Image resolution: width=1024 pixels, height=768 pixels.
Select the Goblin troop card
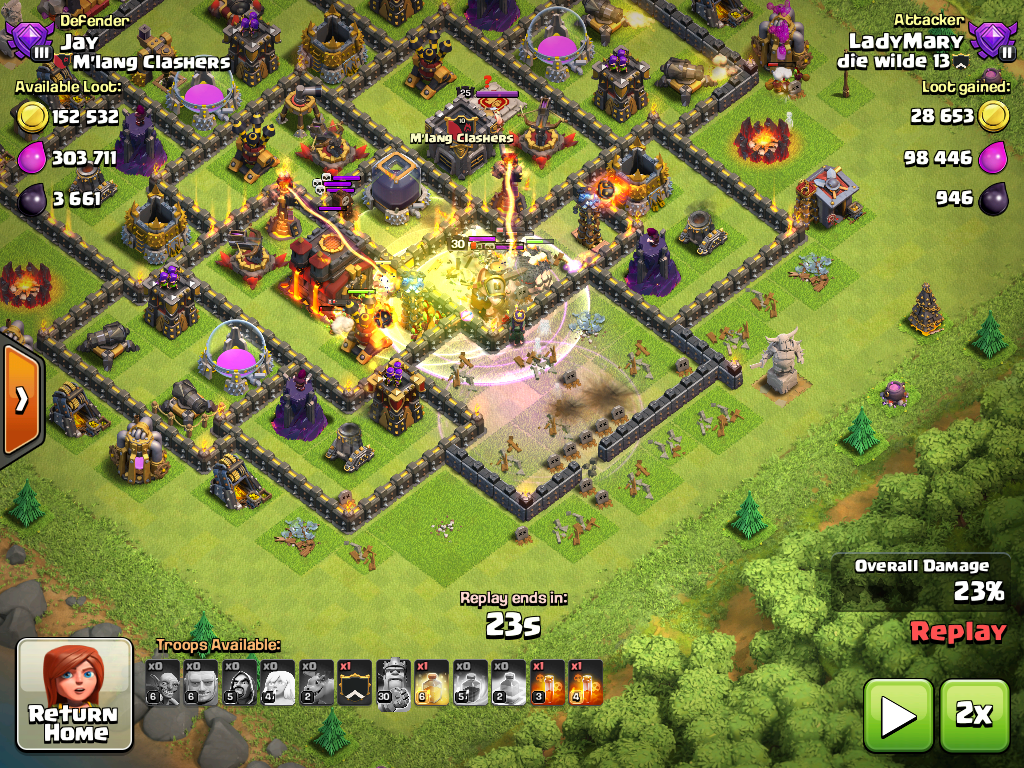coord(162,683)
